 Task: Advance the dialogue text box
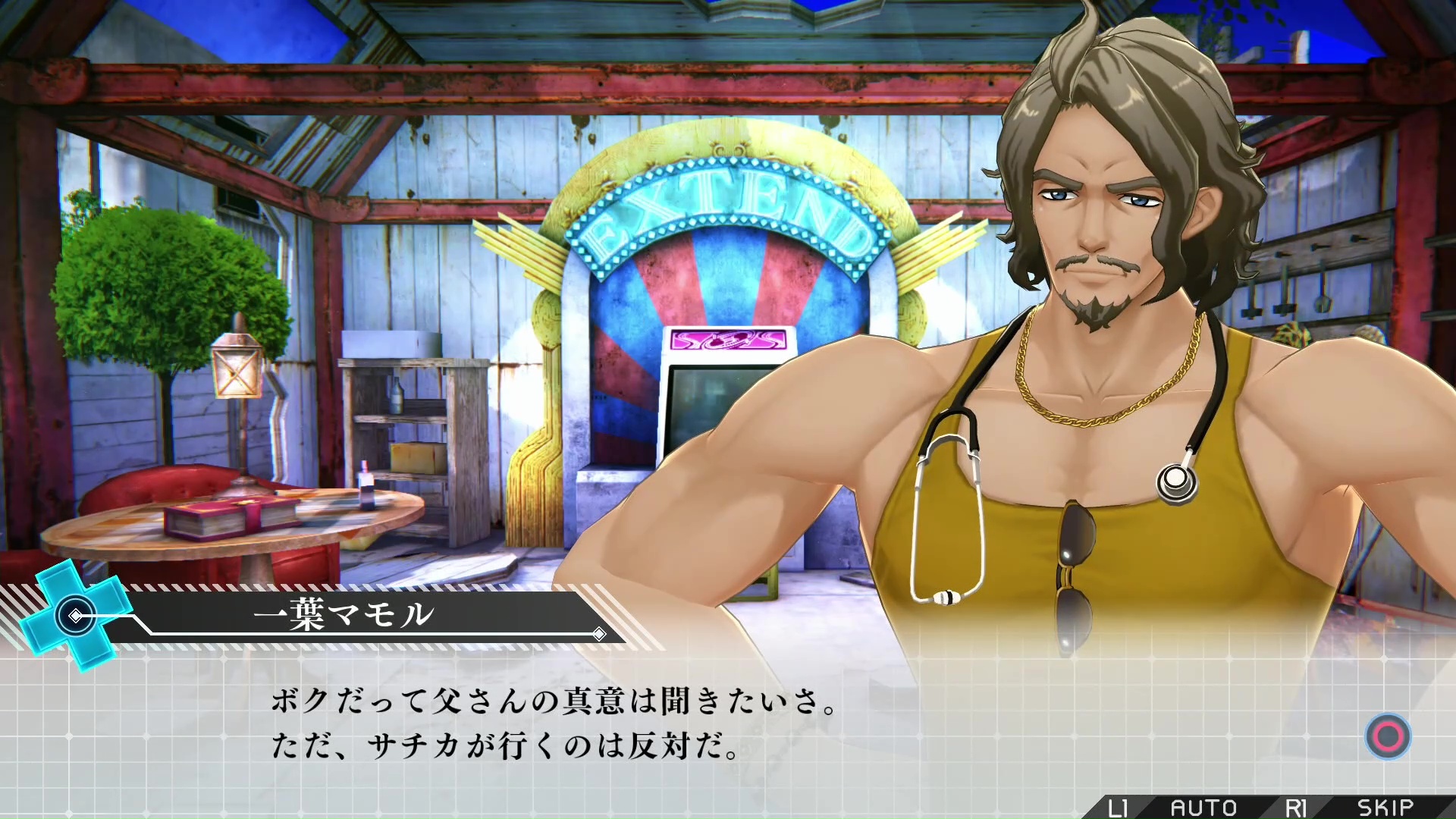(x=1388, y=736)
